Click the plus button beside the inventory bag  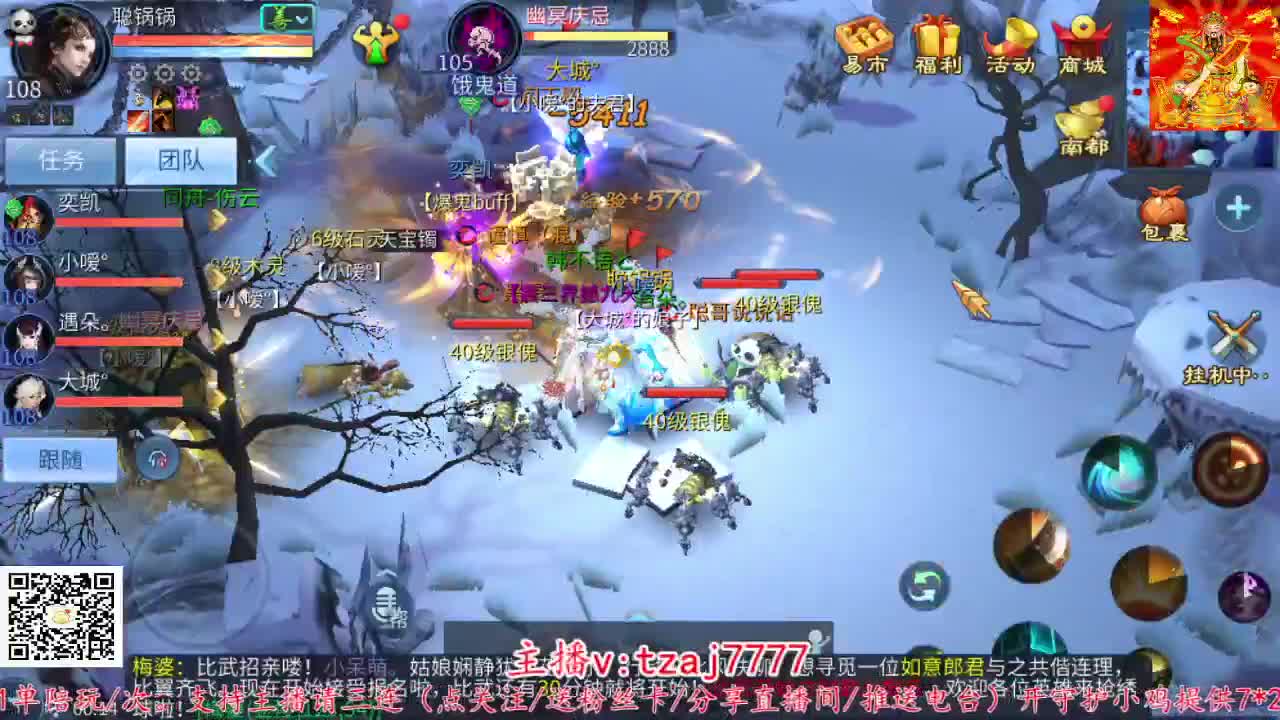tap(1236, 208)
